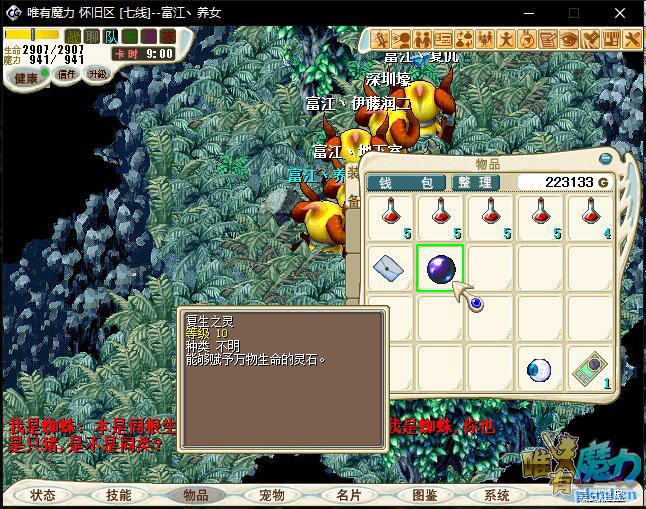This screenshot has width=646, height=509.
Task: Select the eyeball item slot
Action: click(x=540, y=371)
